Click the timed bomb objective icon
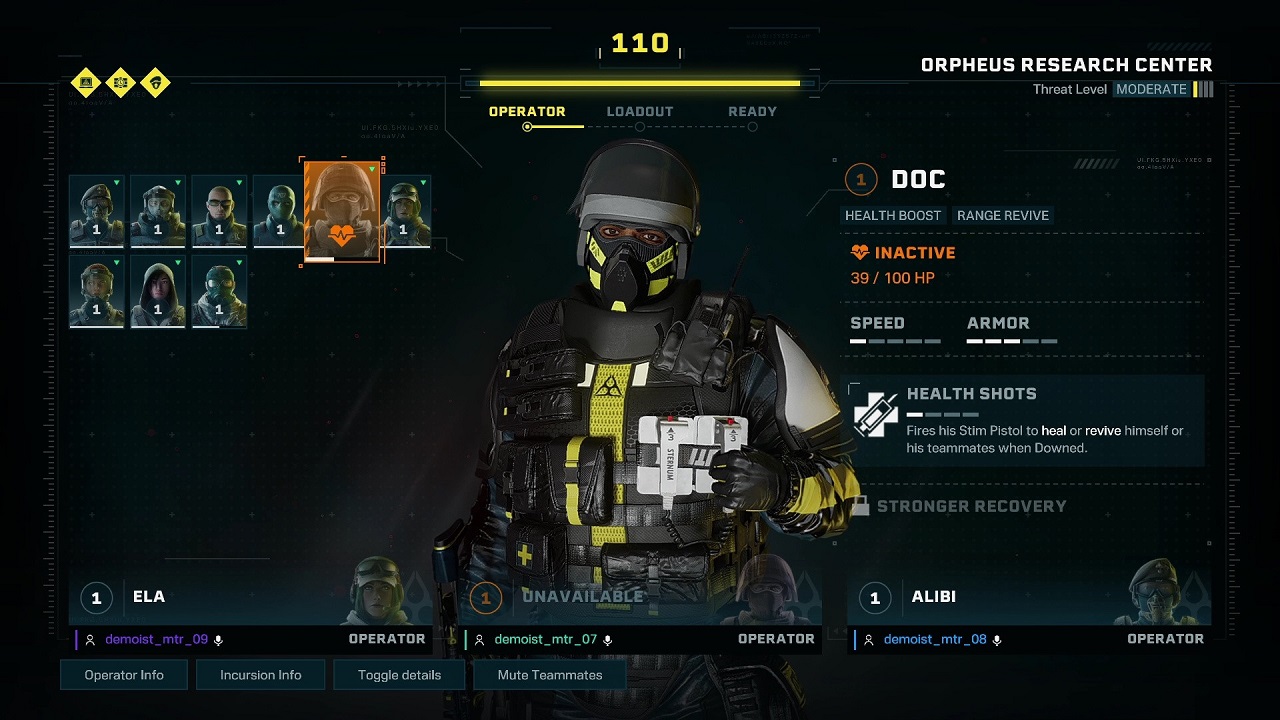1280x720 pixels. point(121,82)
